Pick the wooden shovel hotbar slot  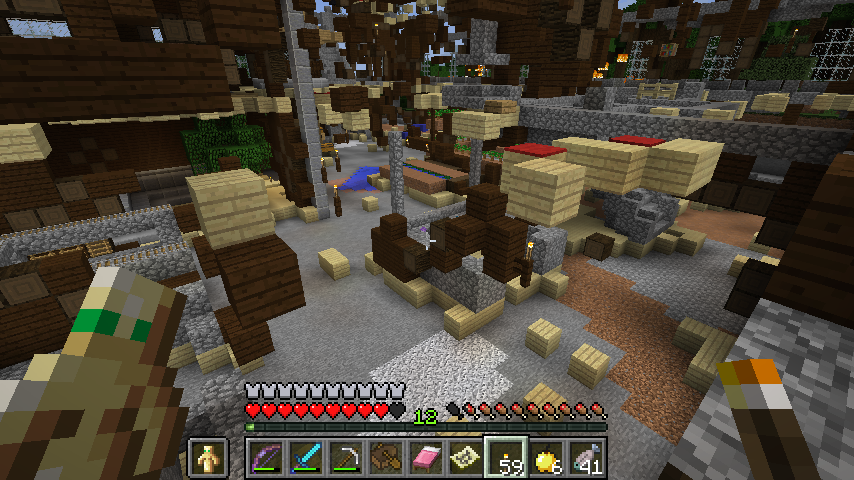386,459
